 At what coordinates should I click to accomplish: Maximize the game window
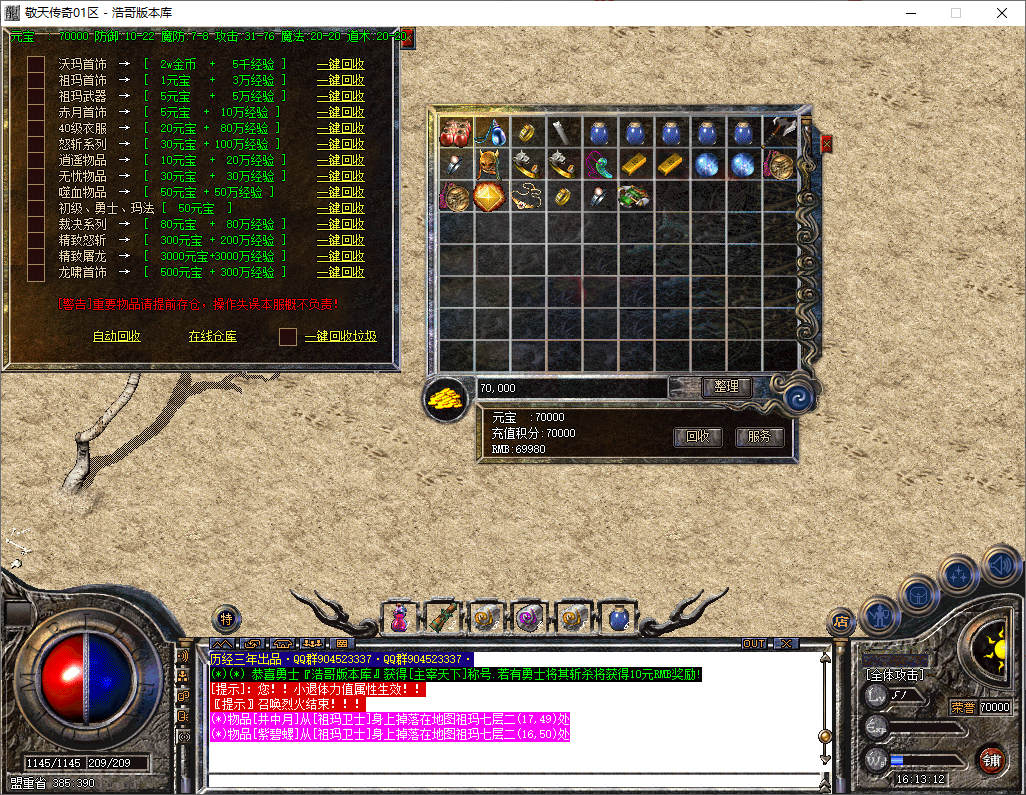[x=956, y=13]
